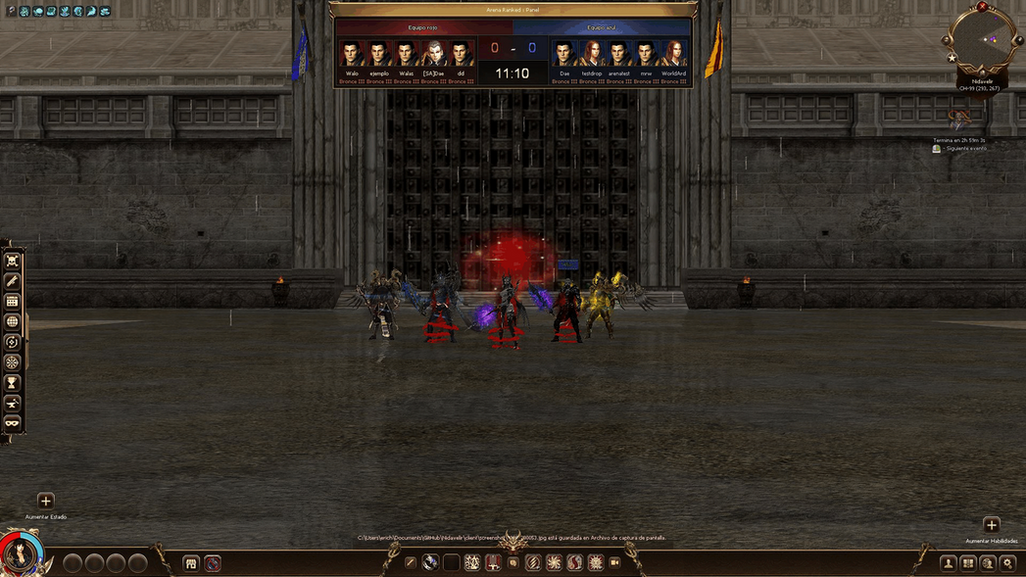Click the trophy icon in side menu
This screenshot has width=1026, height=577.
[13, 382]
